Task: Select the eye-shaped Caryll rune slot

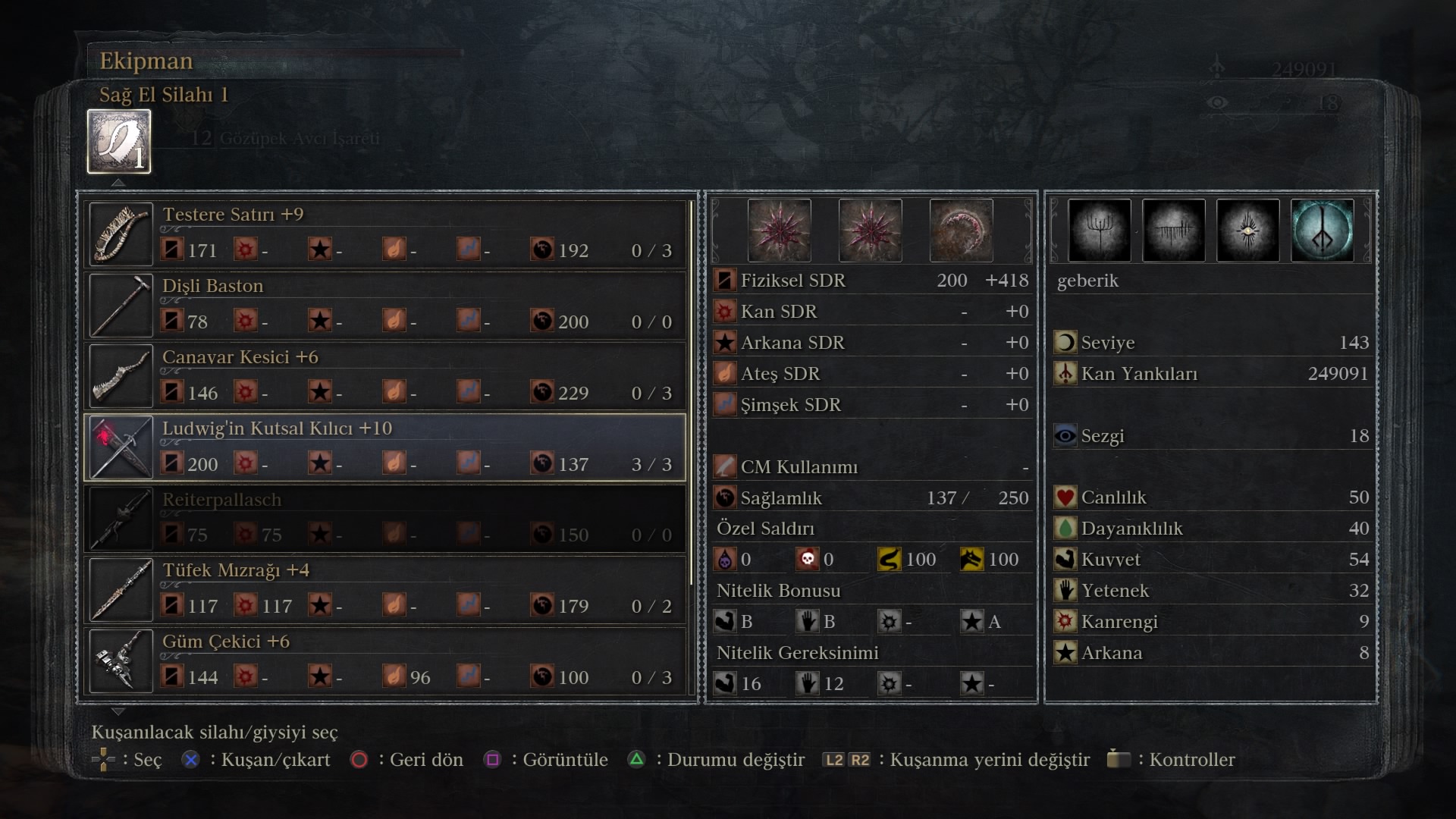Action: pos(1247,231)
